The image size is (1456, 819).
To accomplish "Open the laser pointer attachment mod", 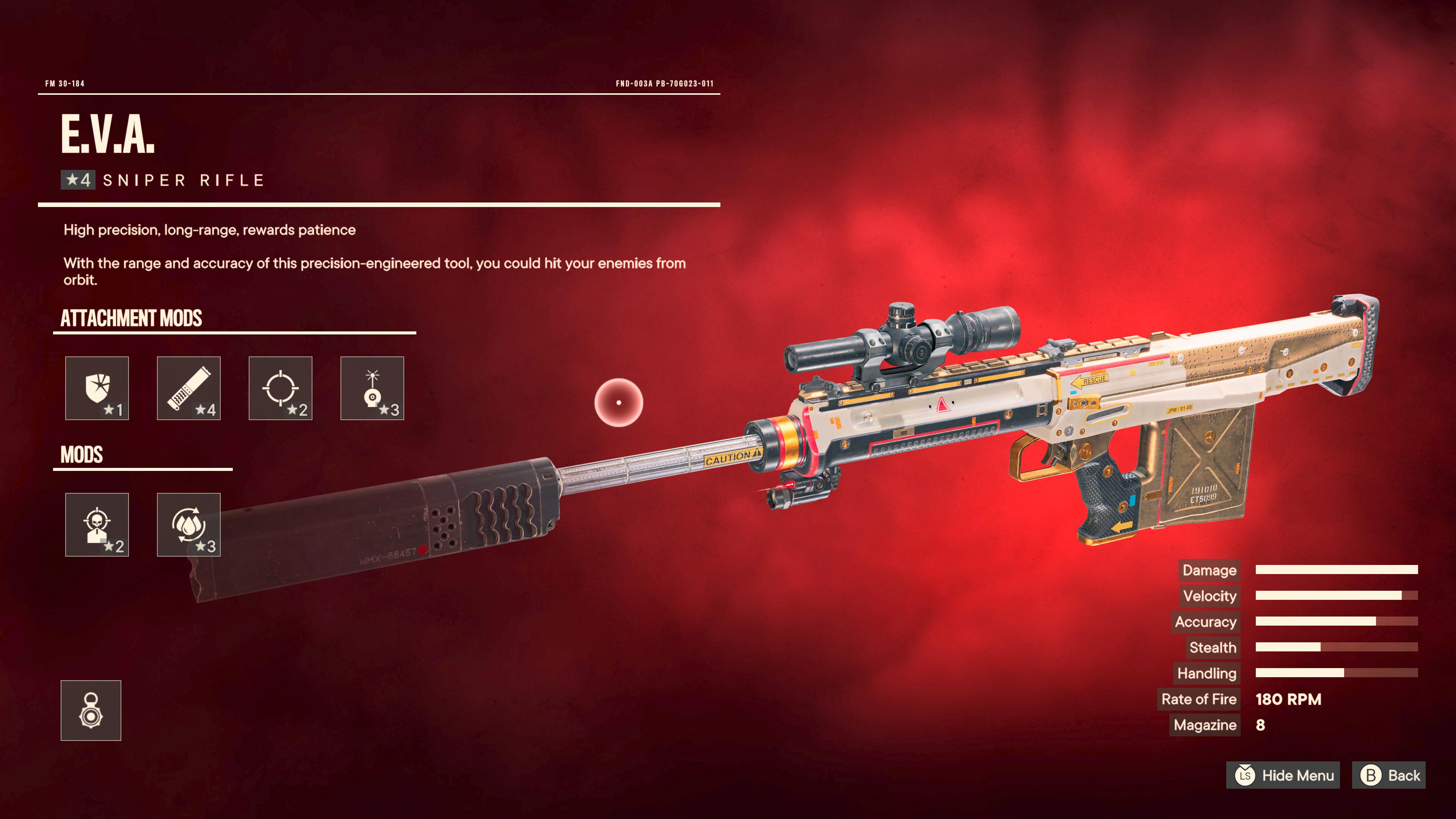I will [372, 388].
